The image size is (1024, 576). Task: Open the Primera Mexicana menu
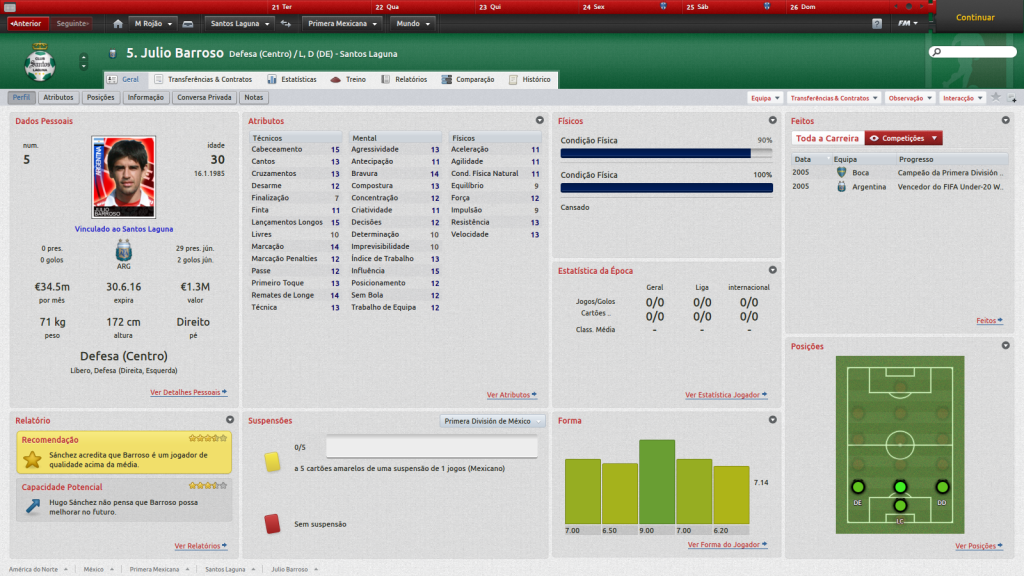343,23
